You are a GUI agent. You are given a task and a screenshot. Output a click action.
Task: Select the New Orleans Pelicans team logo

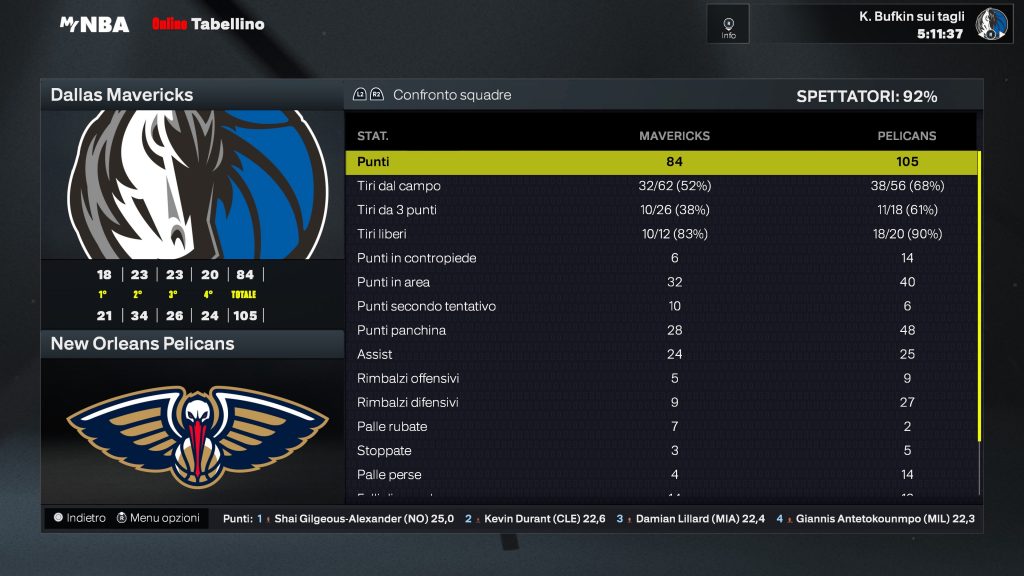coord(193,432)
